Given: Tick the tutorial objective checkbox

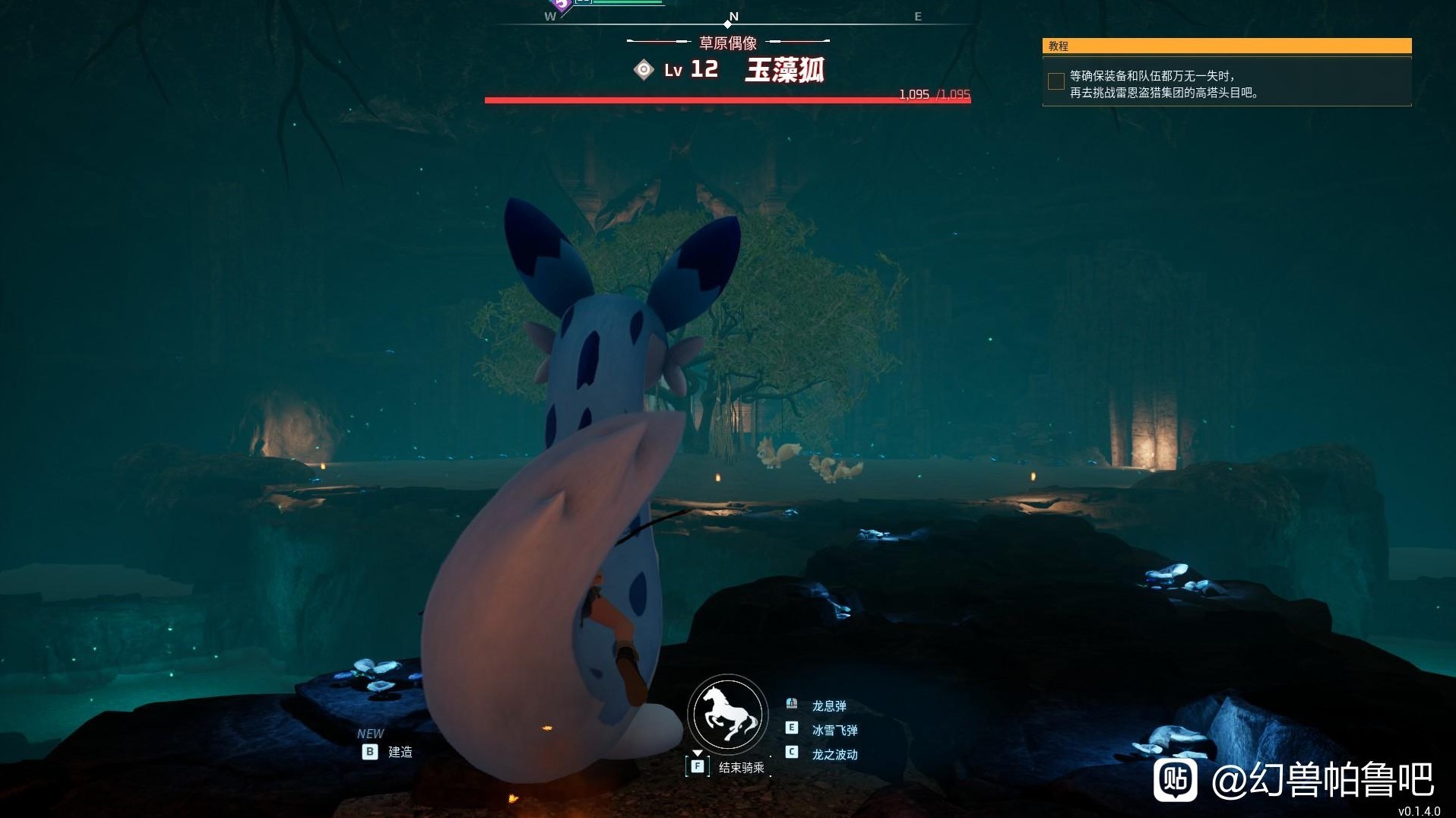Looking at the screenshot, I should click(1056, 81).
